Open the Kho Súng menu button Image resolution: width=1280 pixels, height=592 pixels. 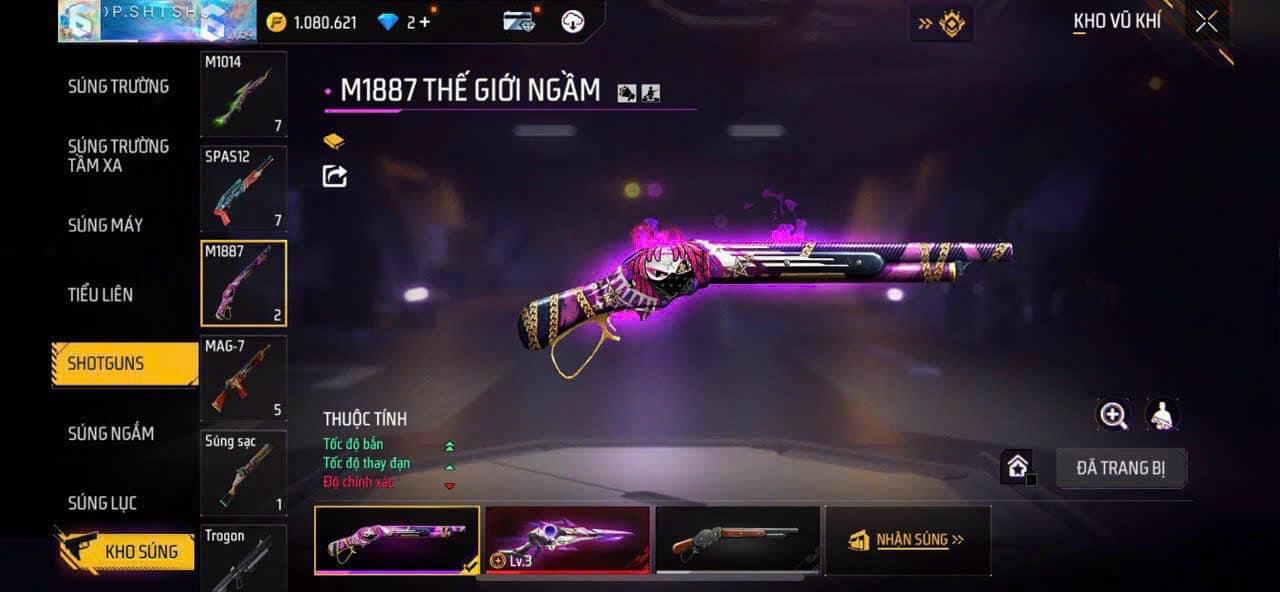click(x=140, y=551)
